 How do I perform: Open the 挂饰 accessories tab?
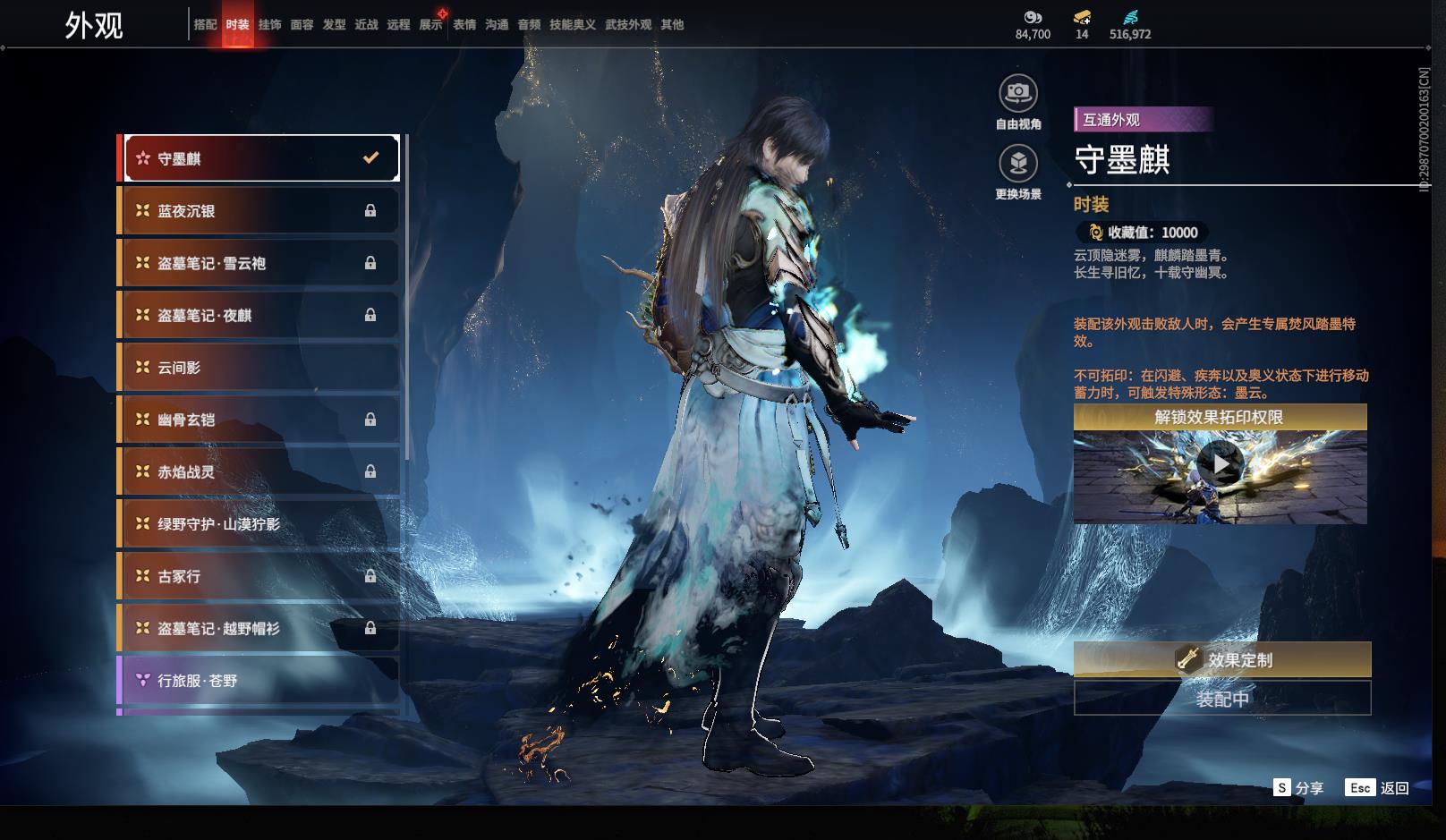point(269,25)
